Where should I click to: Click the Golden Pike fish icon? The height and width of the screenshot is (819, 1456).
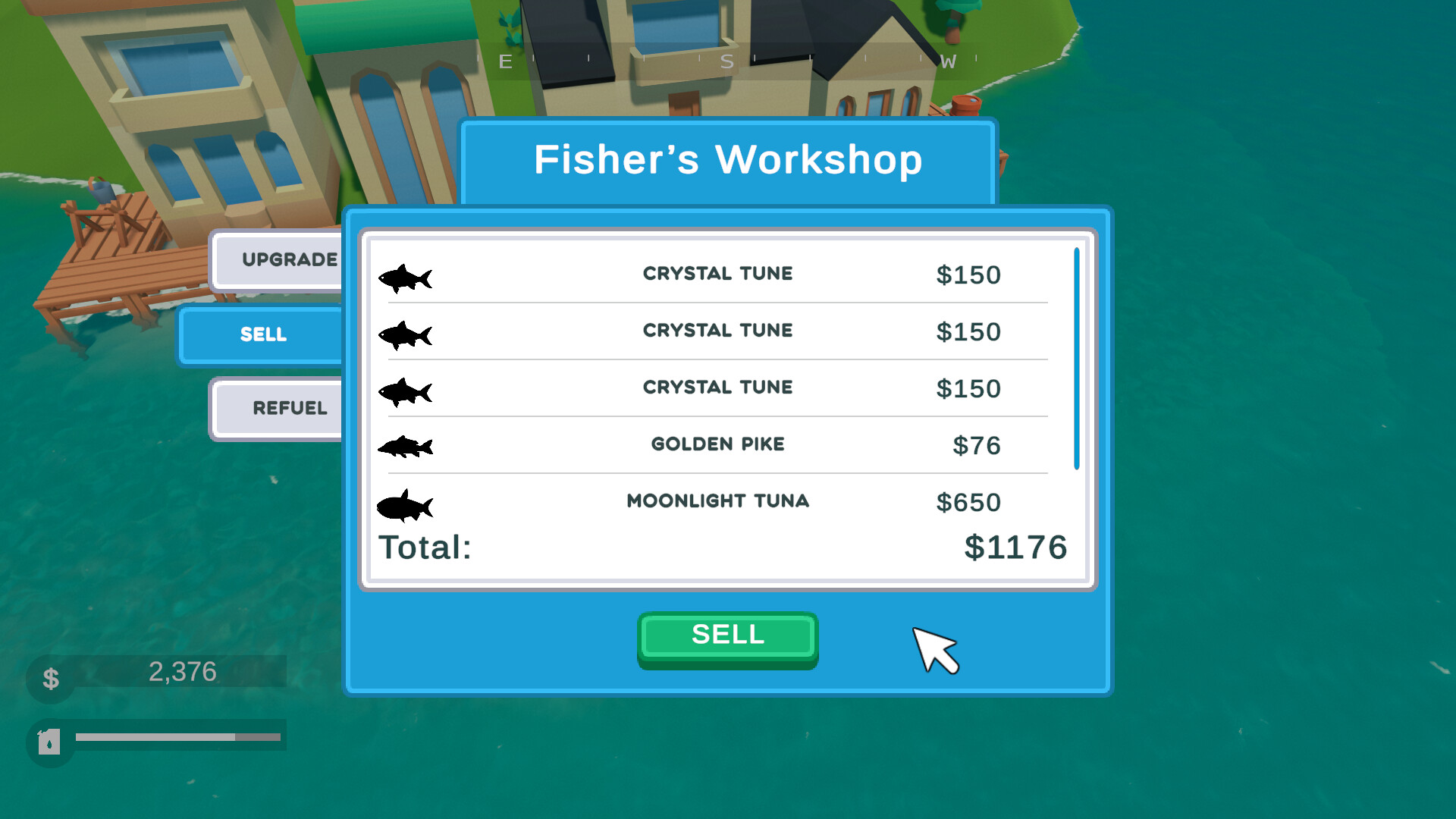coord(406,447)
